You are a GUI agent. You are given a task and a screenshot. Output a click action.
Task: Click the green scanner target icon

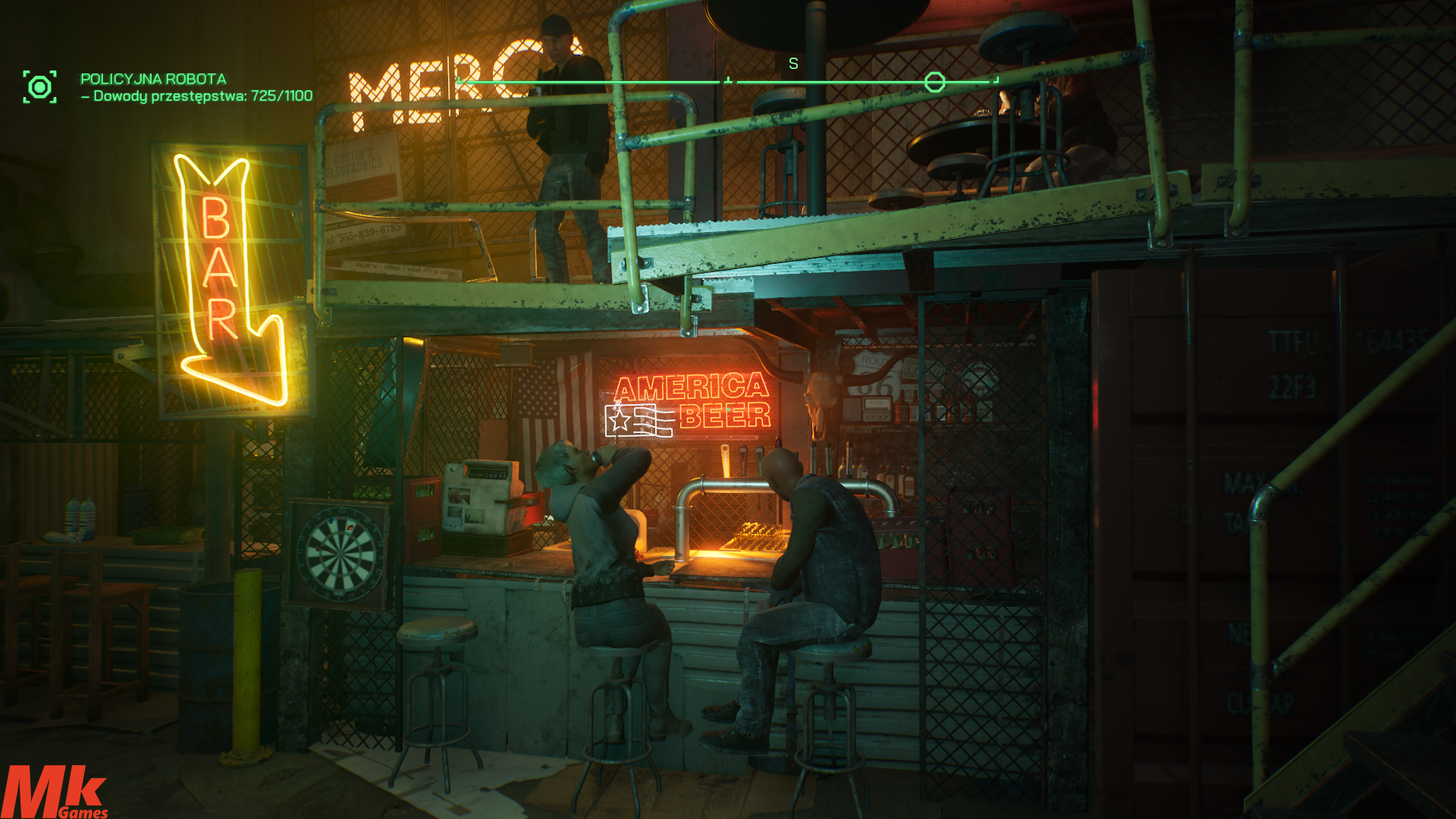(x=39, y=87)
